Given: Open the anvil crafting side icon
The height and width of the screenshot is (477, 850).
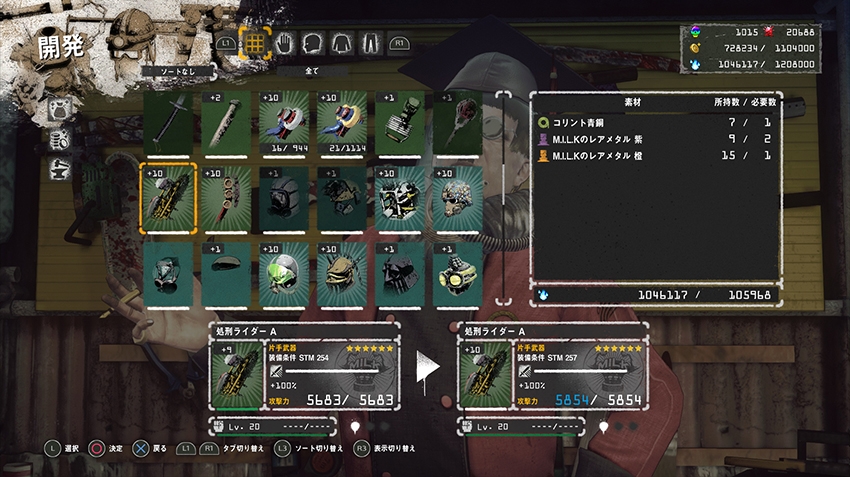Looking at the screenshot, I should [x=59, y=168].
